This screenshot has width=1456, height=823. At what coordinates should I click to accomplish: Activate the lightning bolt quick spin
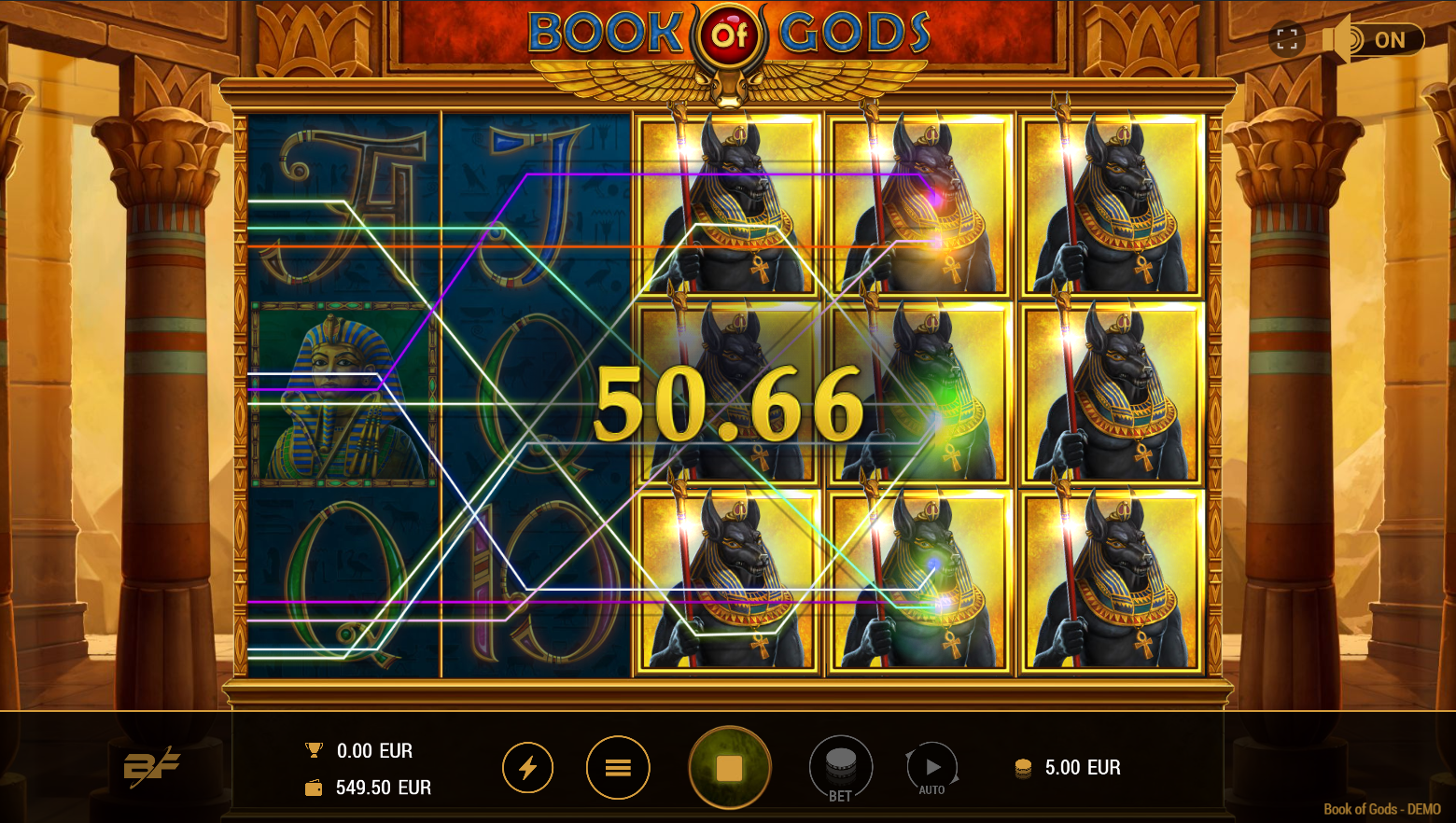point(527,768)
